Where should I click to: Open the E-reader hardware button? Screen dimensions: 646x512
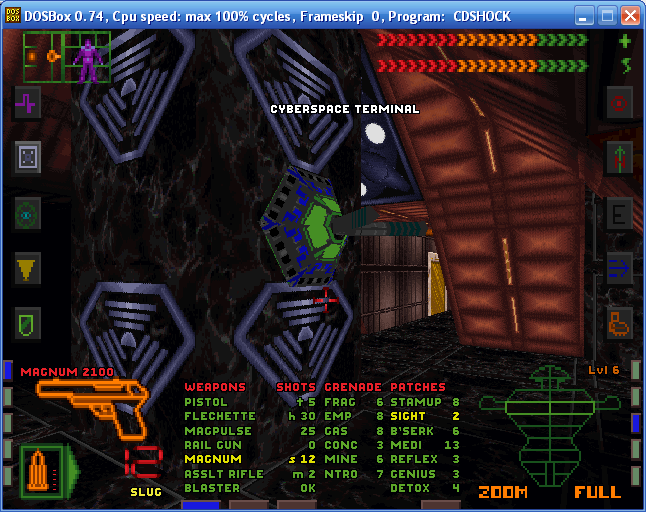point(620,213)
